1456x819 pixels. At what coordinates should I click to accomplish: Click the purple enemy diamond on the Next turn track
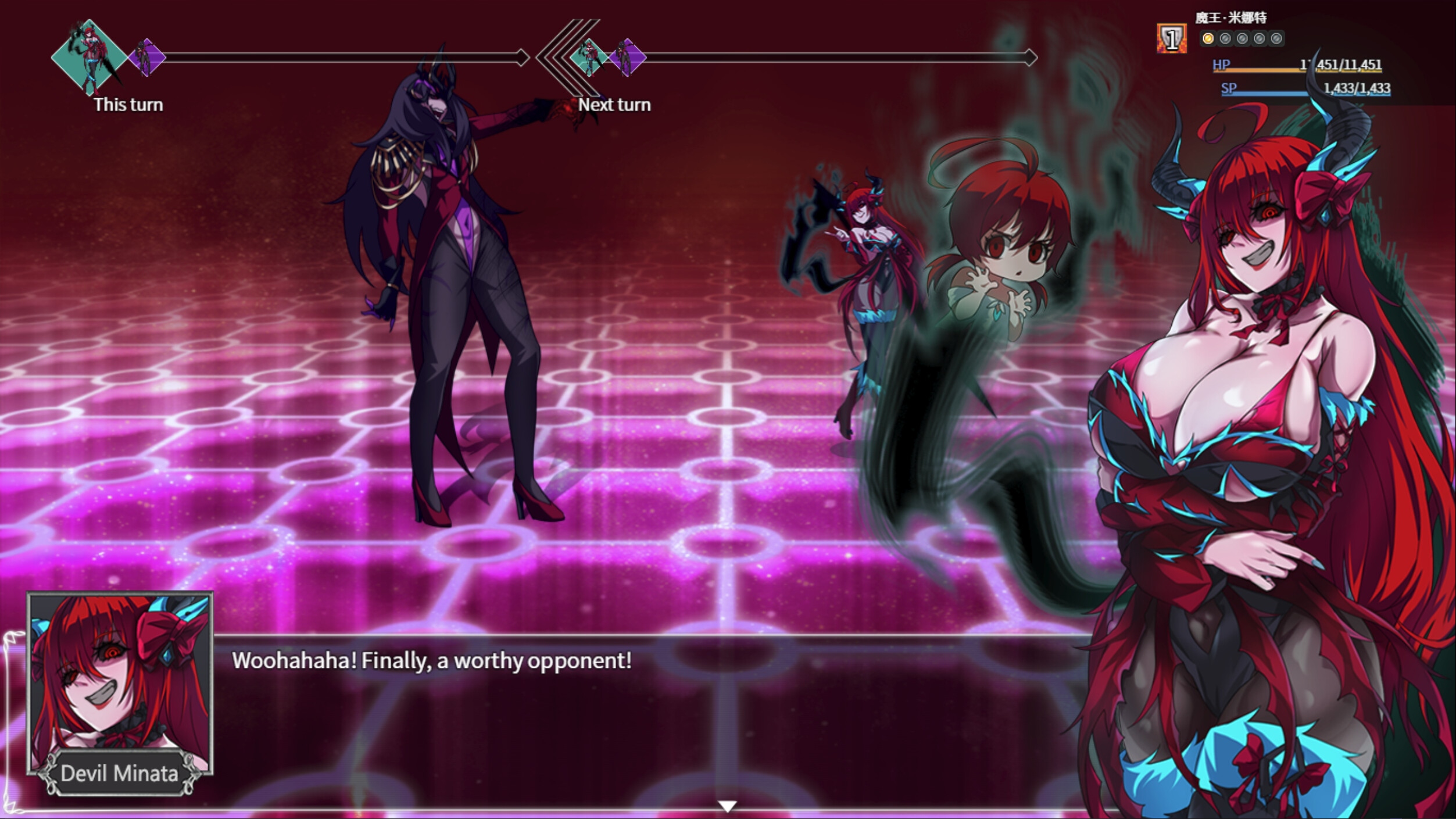[627, 58]
